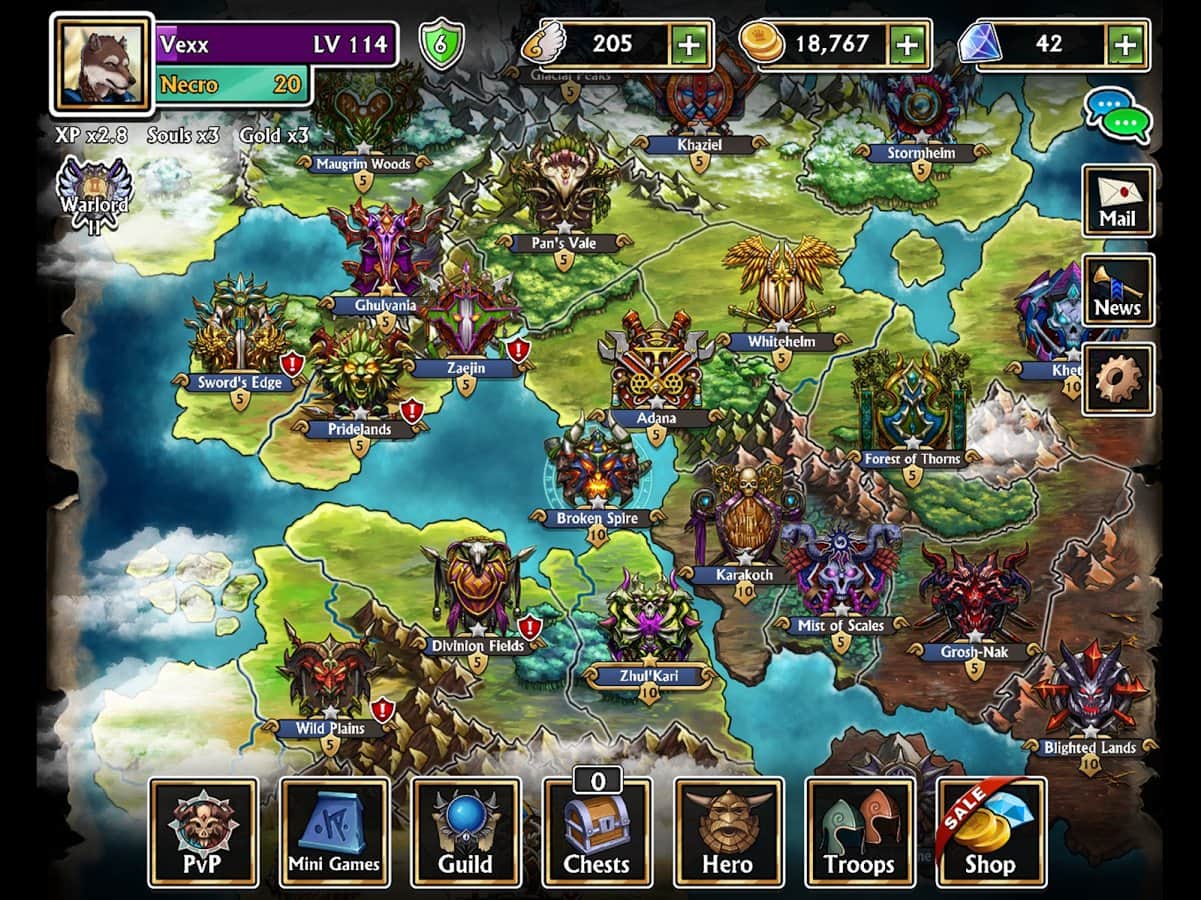The width and height of the screenshot is (1201, 900).
Task: Add glory wings with the plus button
Action: pyautogui.click(x=688, y=45)
